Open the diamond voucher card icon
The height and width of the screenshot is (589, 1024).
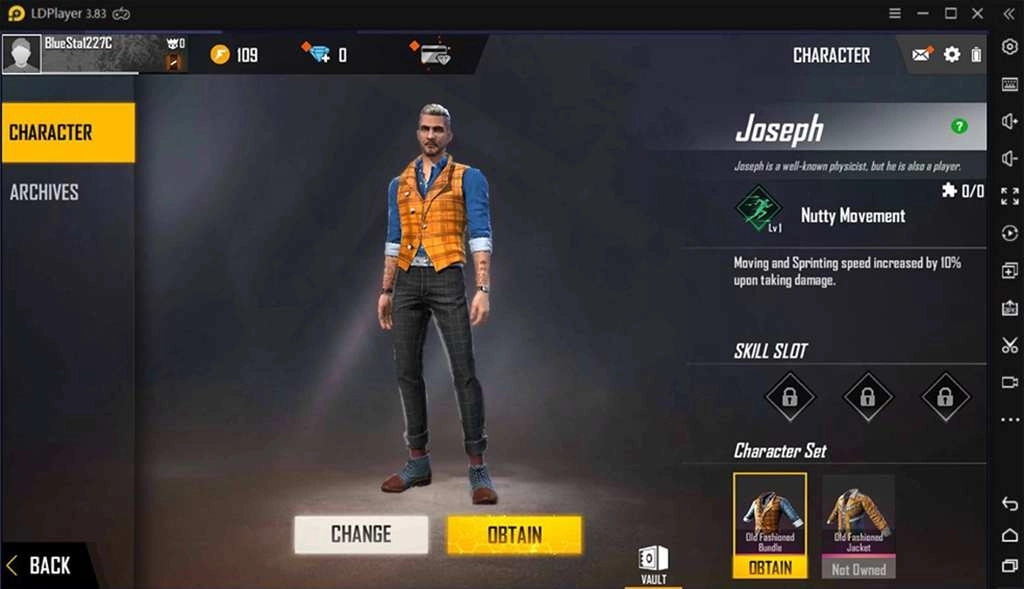tap(432, 54)
